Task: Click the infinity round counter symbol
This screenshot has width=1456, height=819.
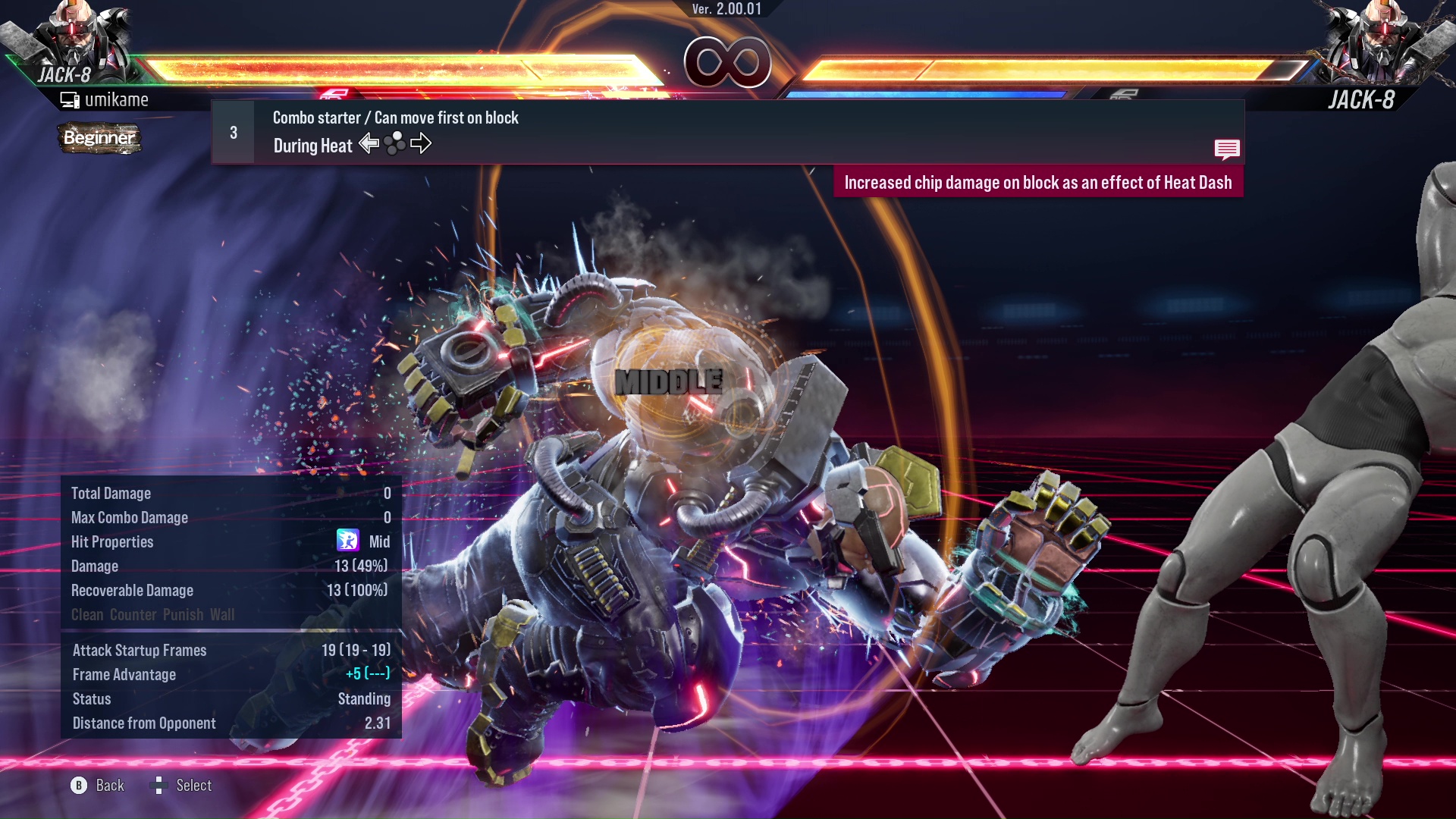Action: pos(728,63)
